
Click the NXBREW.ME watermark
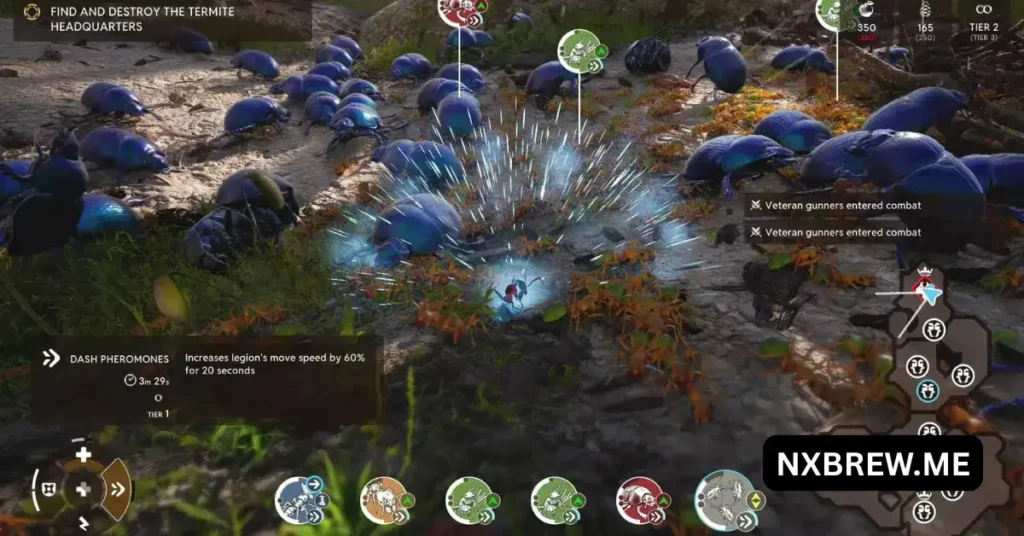pyautogui.click(x=872, y=462)
